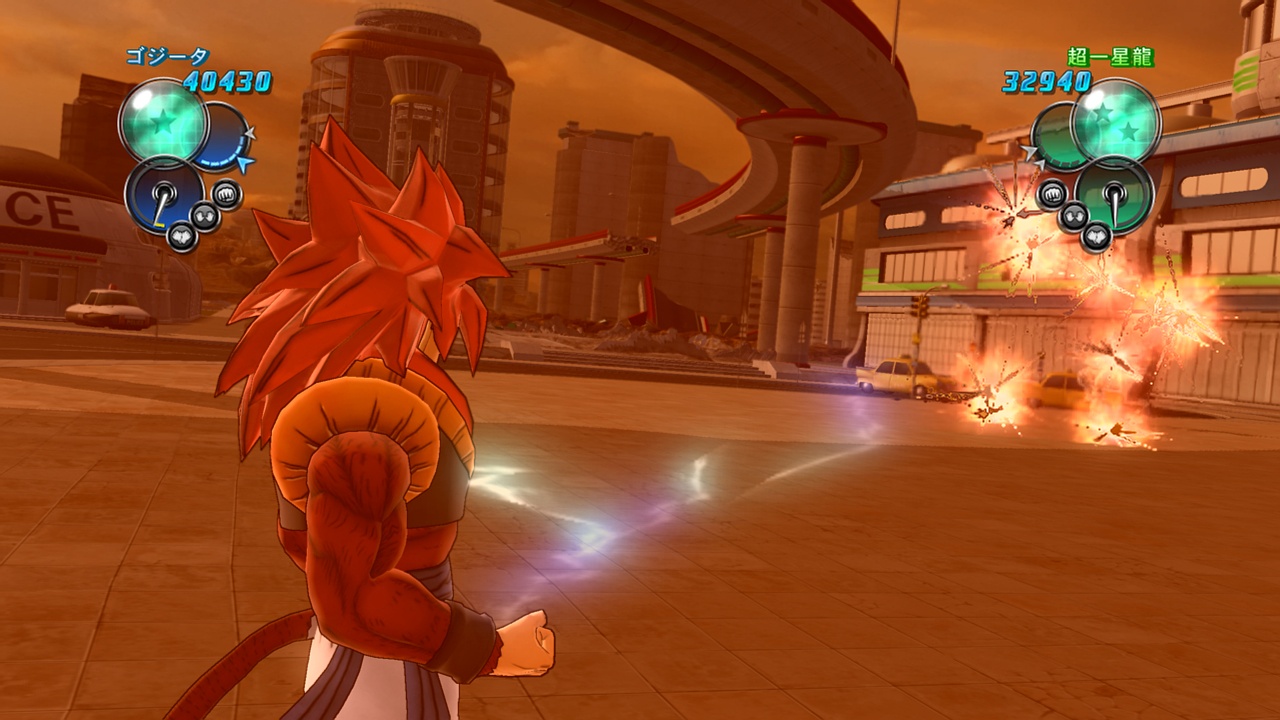Viewport: 1280px width, 720px height.
Task: Select the name label 超一星龍
Action: 1109,55
